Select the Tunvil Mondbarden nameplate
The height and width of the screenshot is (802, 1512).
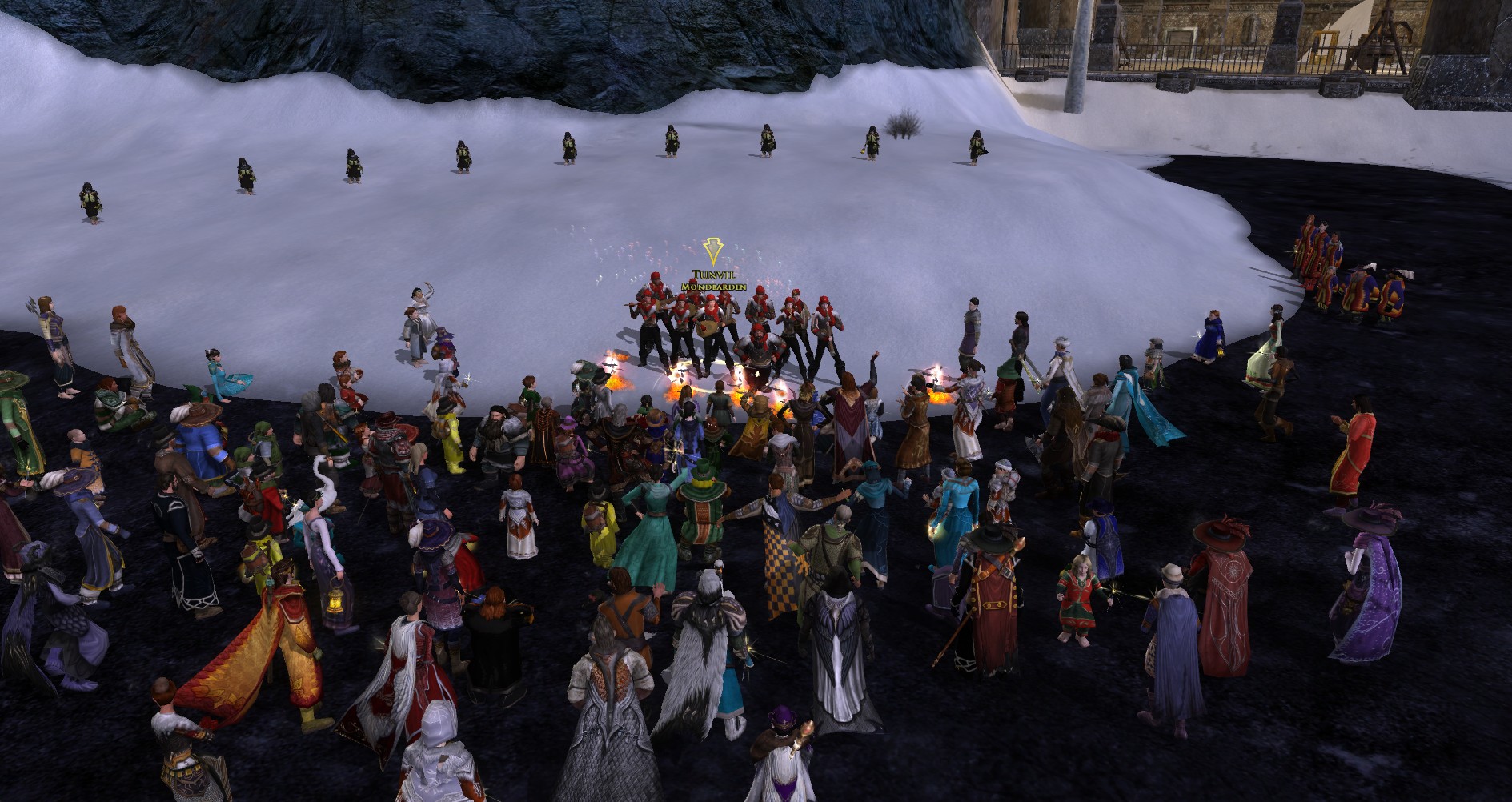point(712,279)
